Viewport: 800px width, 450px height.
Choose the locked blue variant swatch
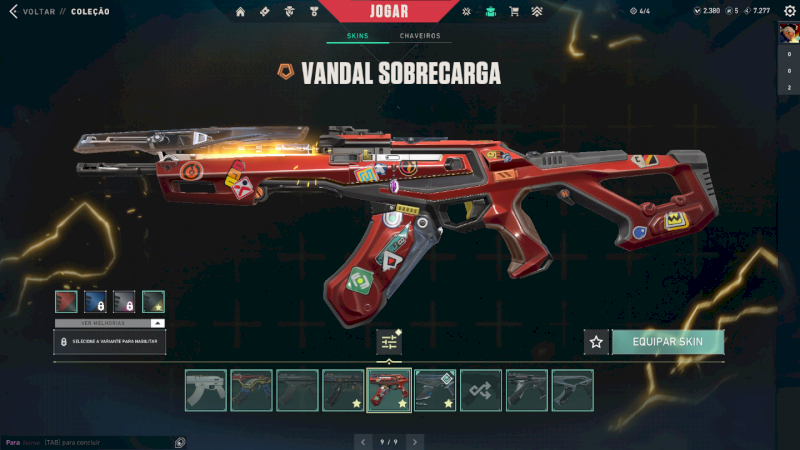click(95, 302)
